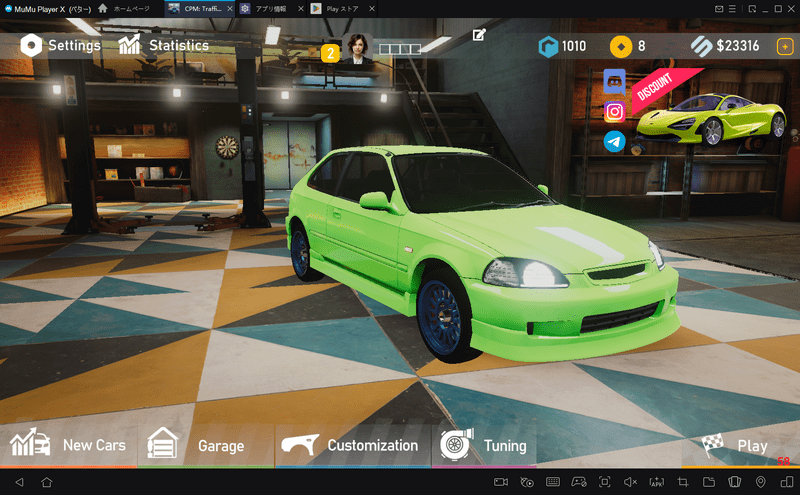Click the emulator home button

tap(46, 483)
